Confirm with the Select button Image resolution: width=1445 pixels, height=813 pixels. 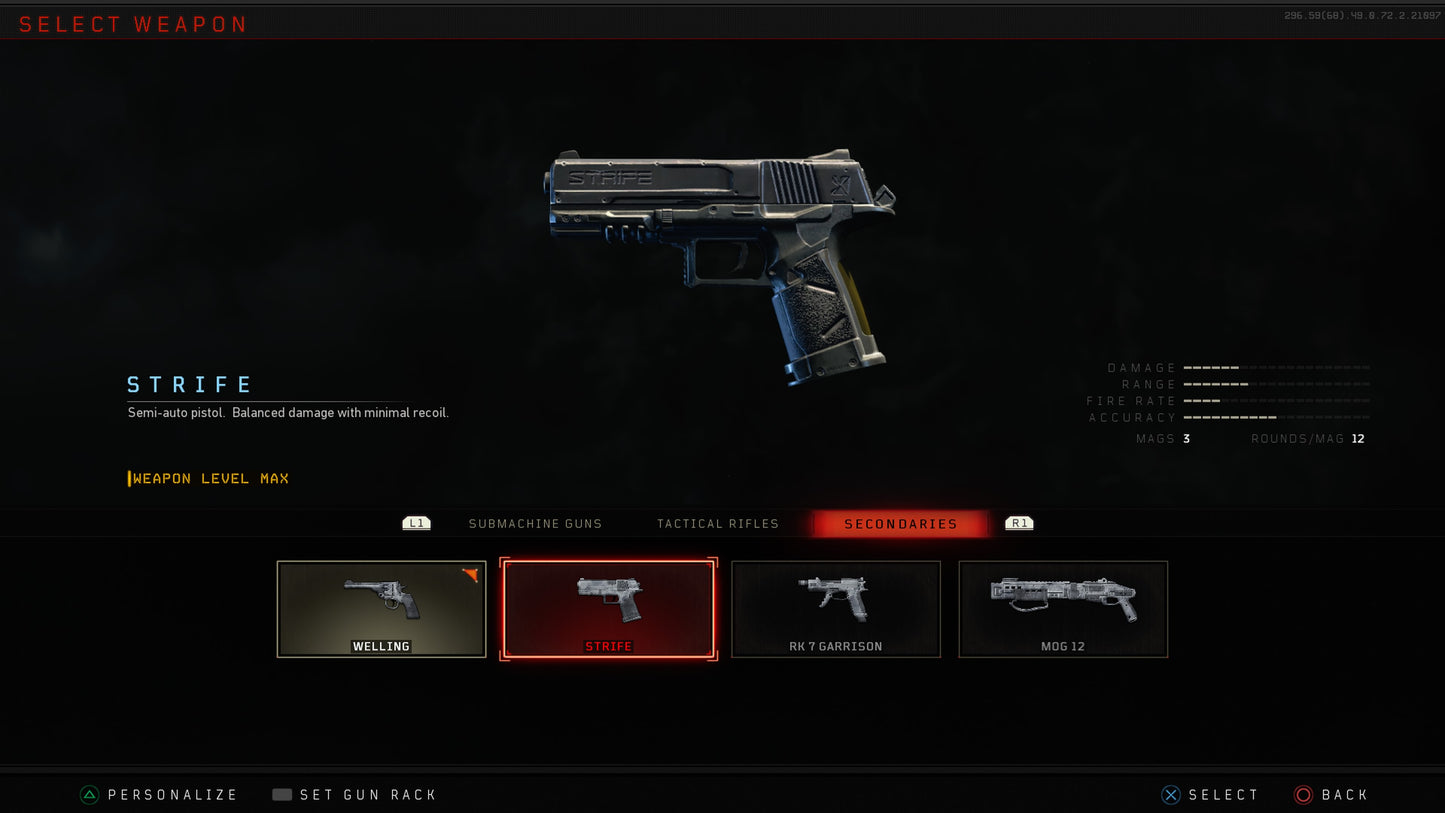pos(1211,795)
